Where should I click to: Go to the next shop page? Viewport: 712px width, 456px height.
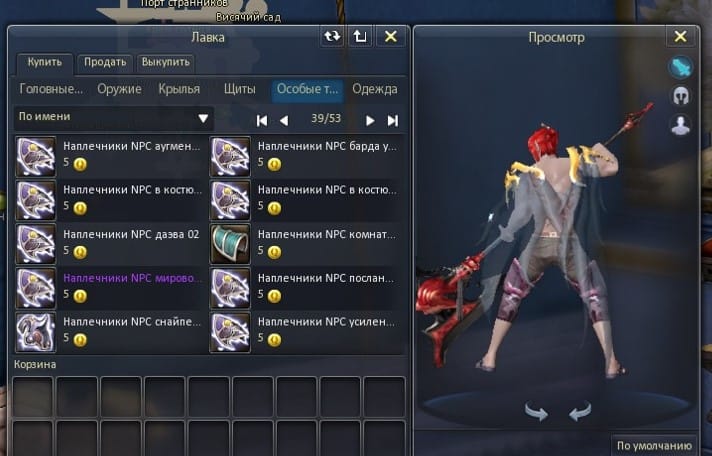click(370, 120)
